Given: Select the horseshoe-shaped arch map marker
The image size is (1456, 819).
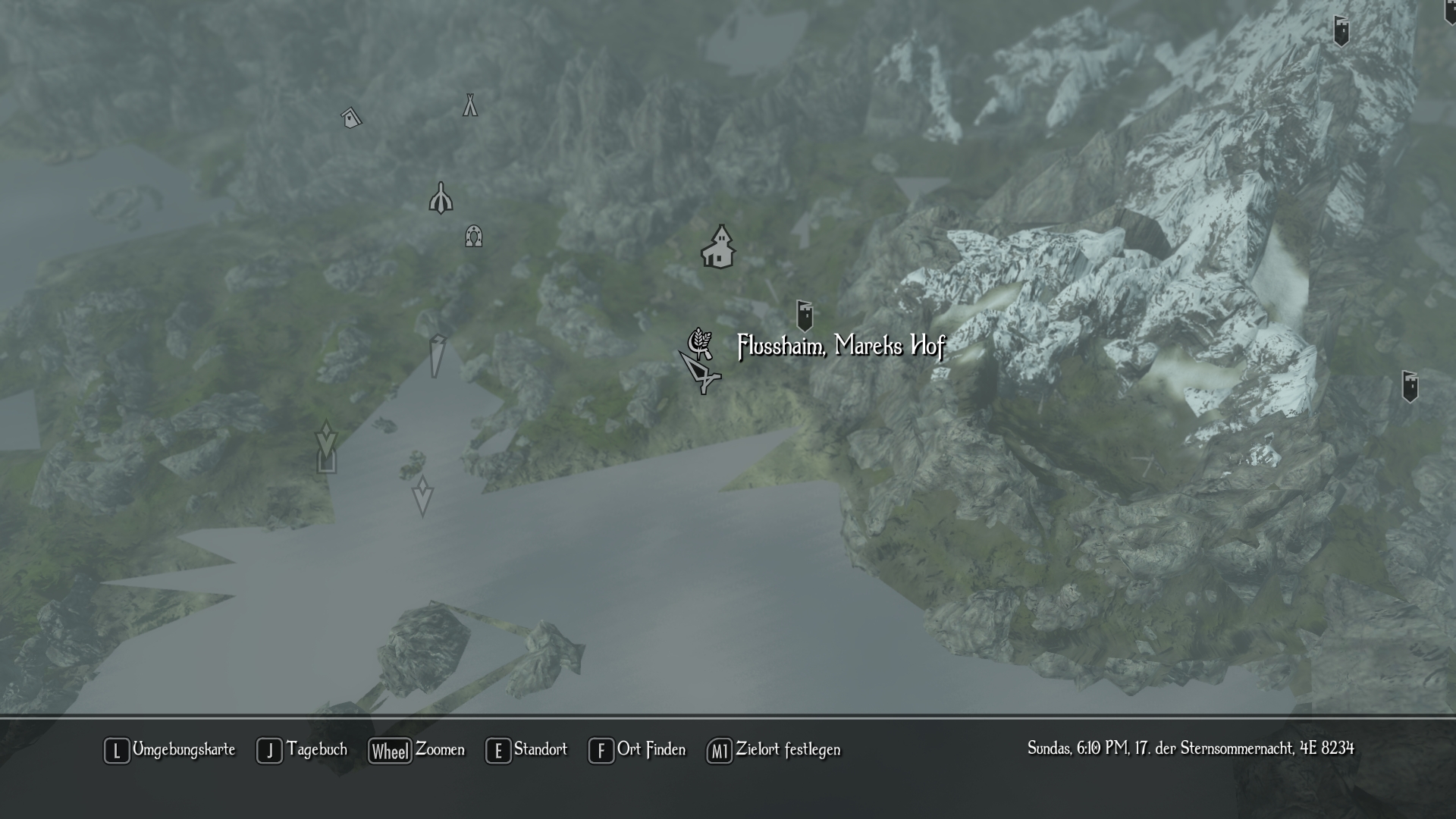Looking at the screenshot, I should [x=474, y=237].
